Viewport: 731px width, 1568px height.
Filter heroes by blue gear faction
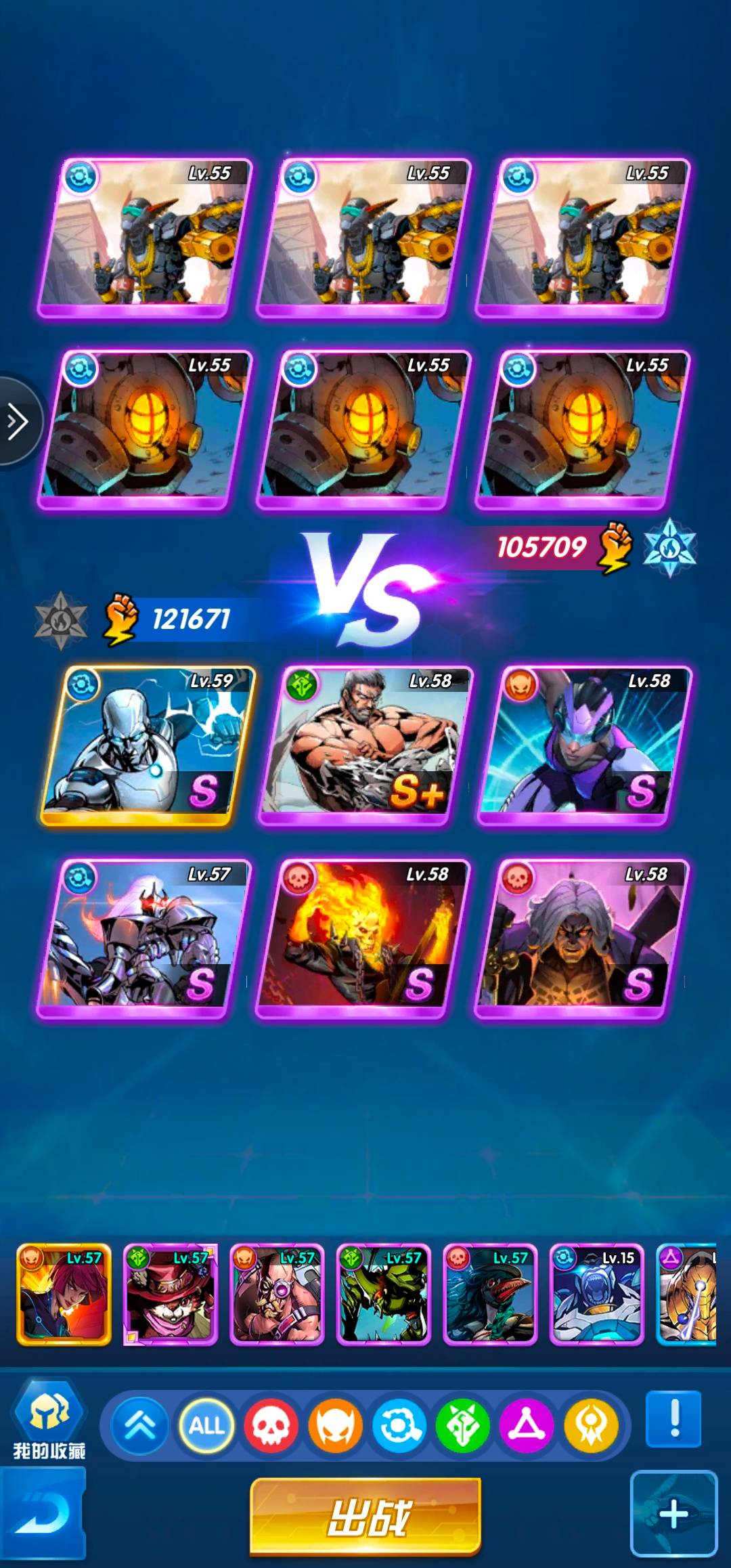pyautogui.click(x=399, y=1426)
